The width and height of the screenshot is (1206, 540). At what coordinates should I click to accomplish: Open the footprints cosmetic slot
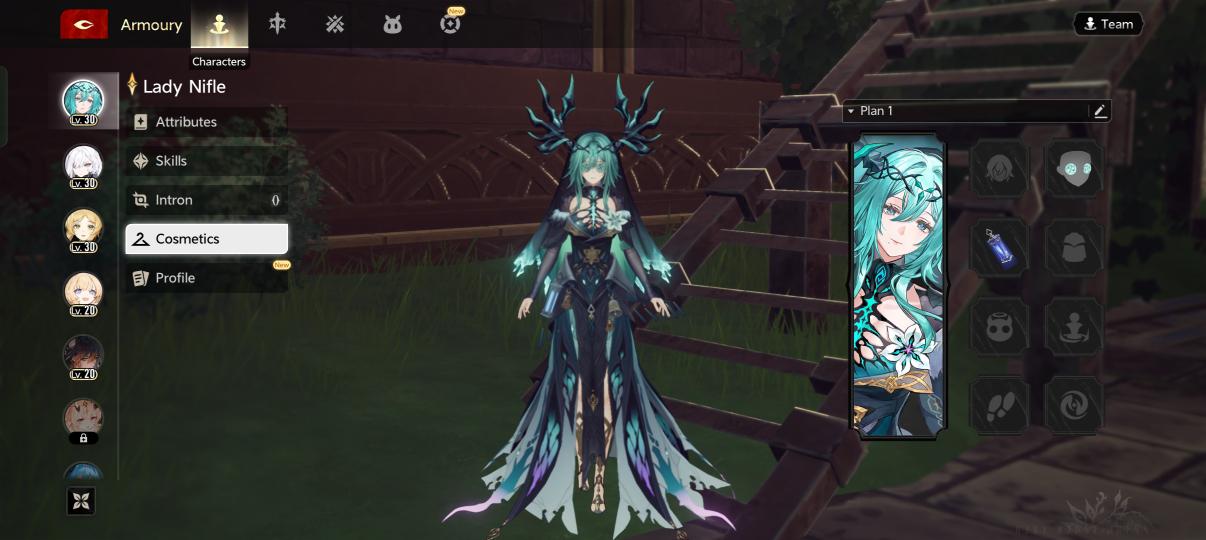click(x=1000, y=404)
